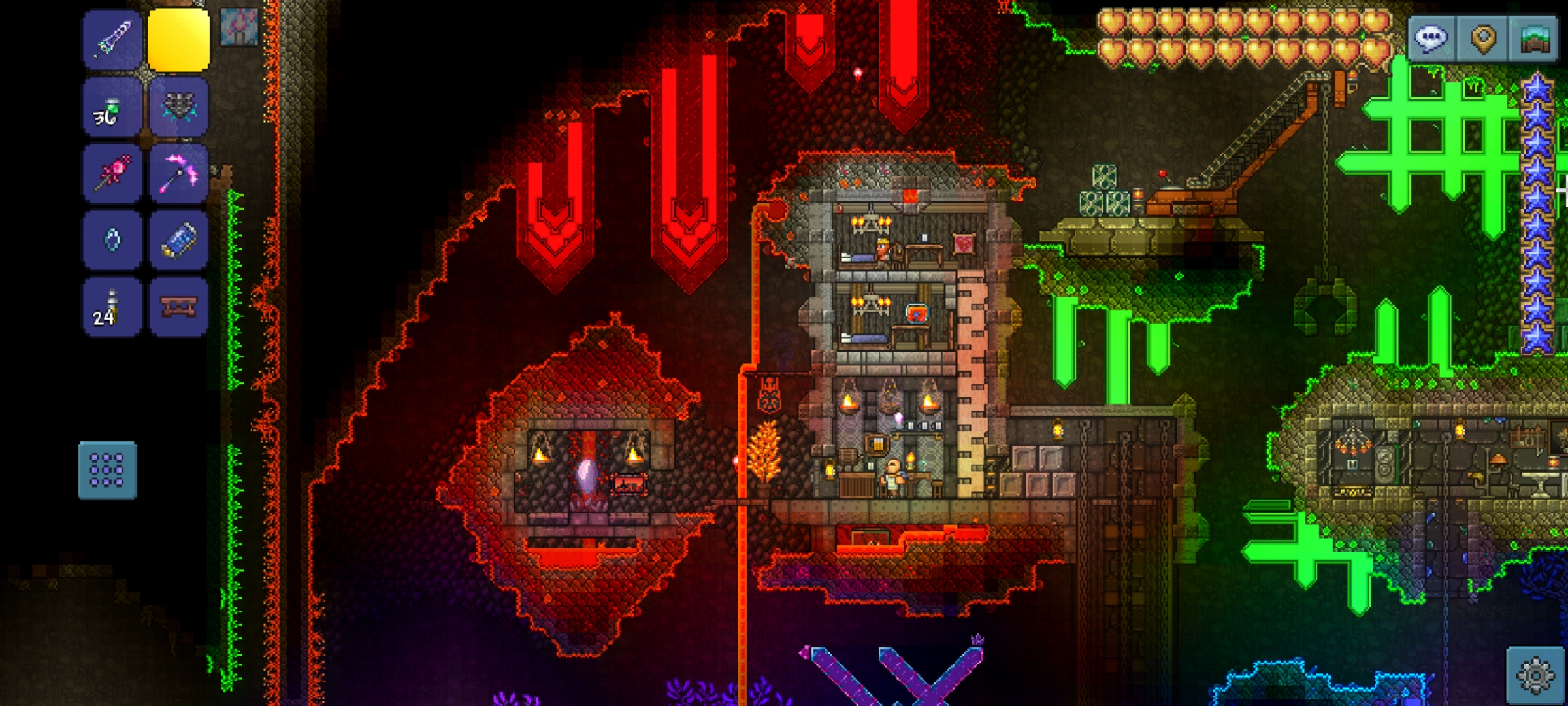Open the world map button

(1535, 39)
